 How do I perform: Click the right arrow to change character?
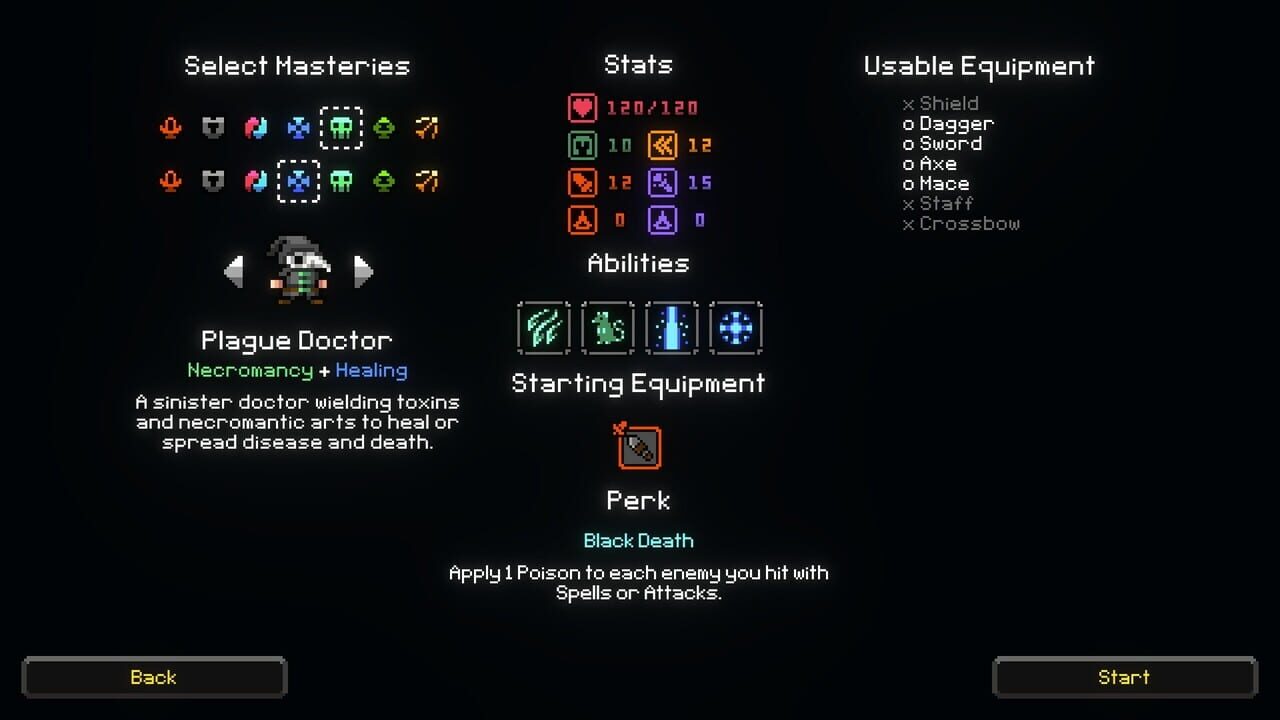point(364,271)
